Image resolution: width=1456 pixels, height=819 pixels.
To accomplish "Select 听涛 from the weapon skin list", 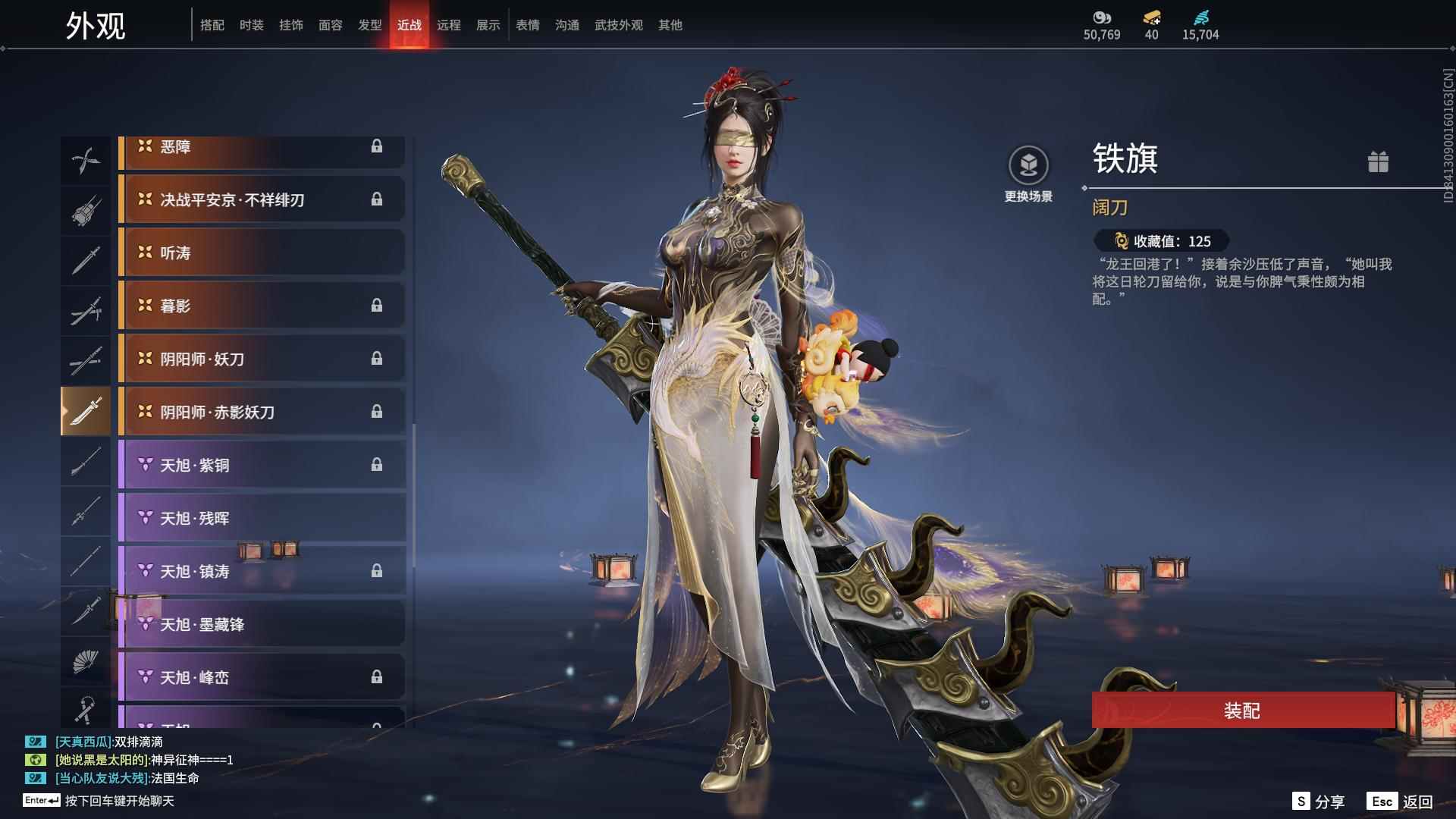I will (262, 253).
